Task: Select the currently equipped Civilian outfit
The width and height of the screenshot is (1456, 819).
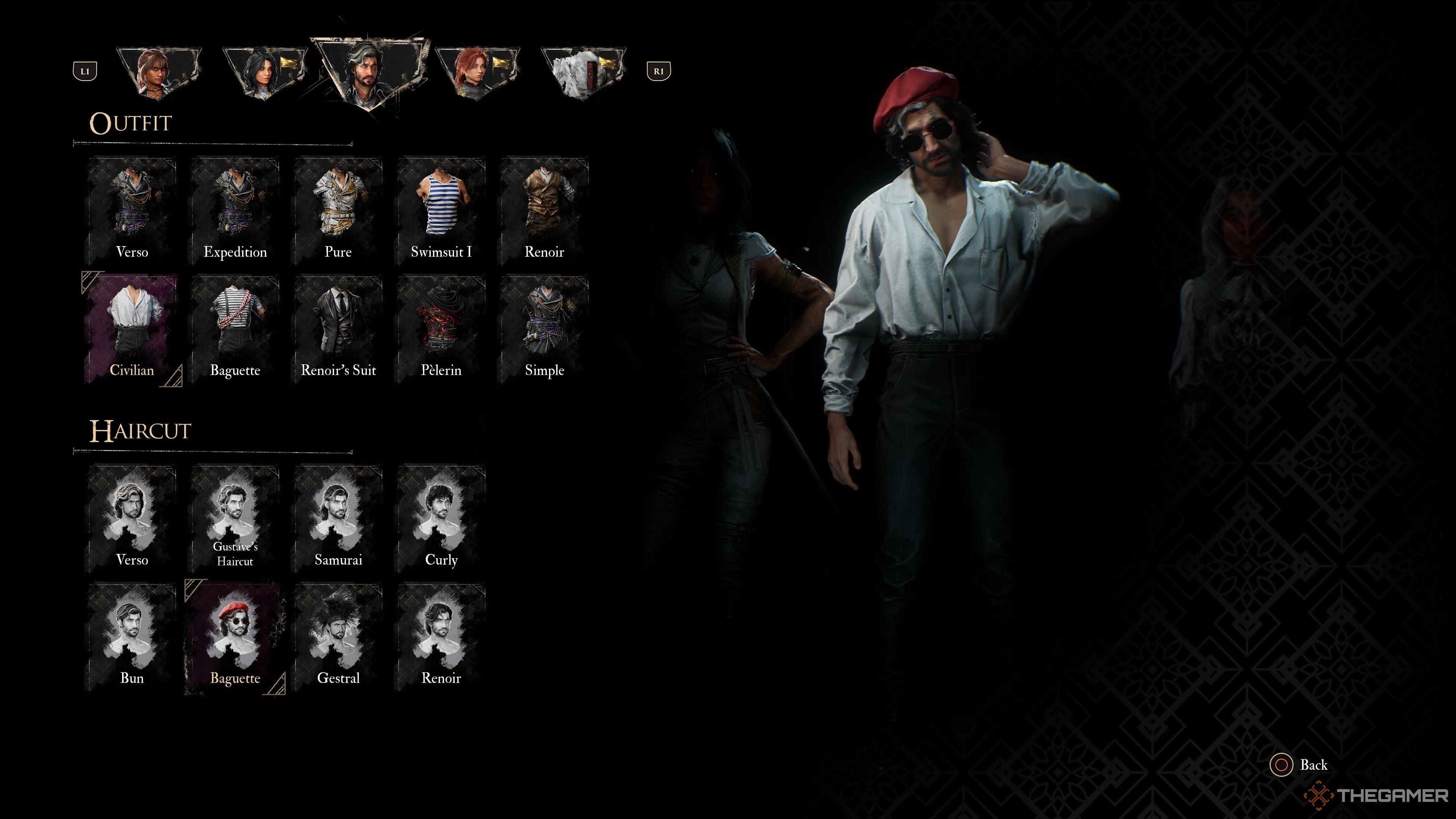Action: coord(132,328)
